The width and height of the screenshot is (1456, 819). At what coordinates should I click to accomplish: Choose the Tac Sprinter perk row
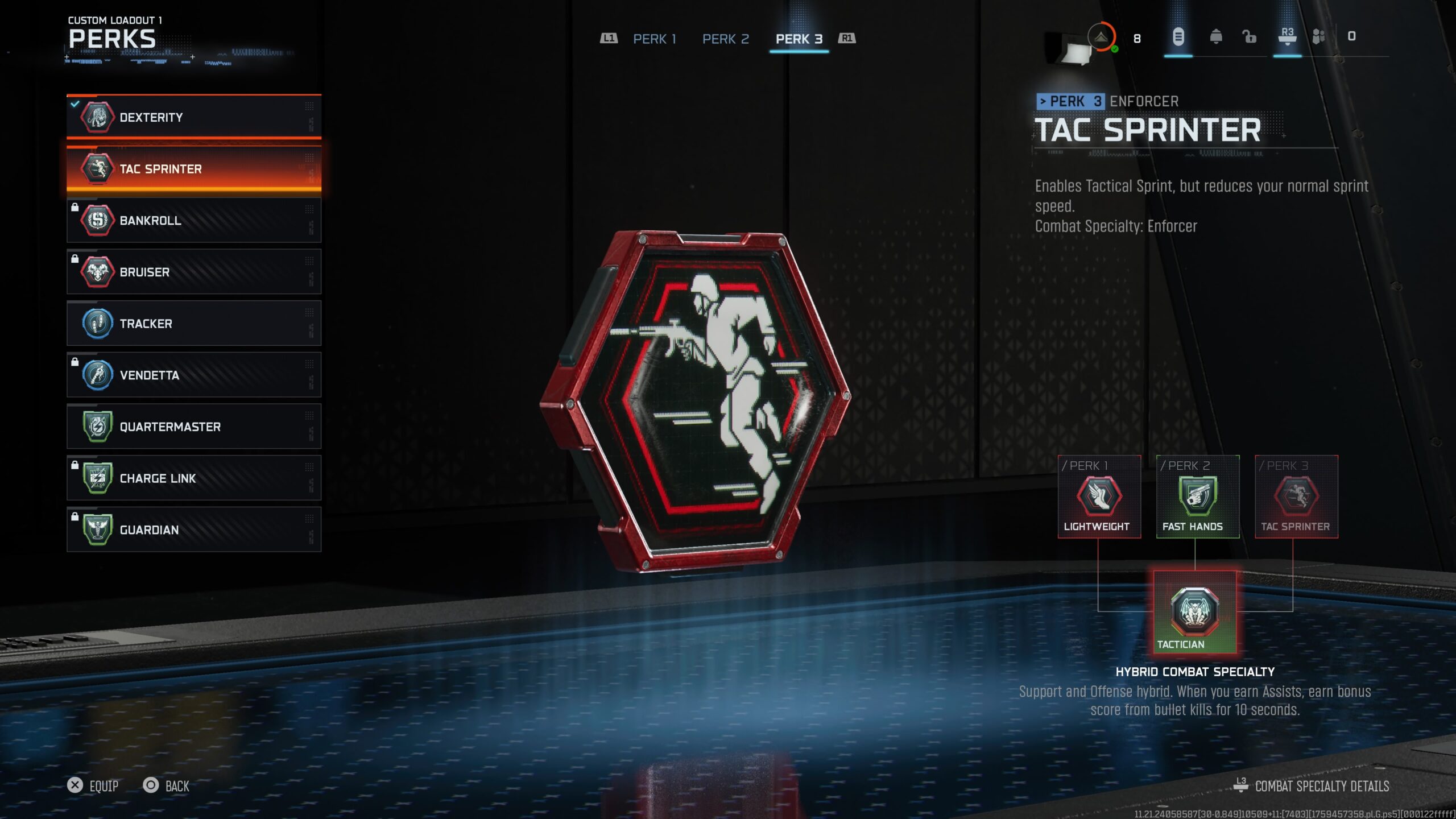[x=193, y=169]
